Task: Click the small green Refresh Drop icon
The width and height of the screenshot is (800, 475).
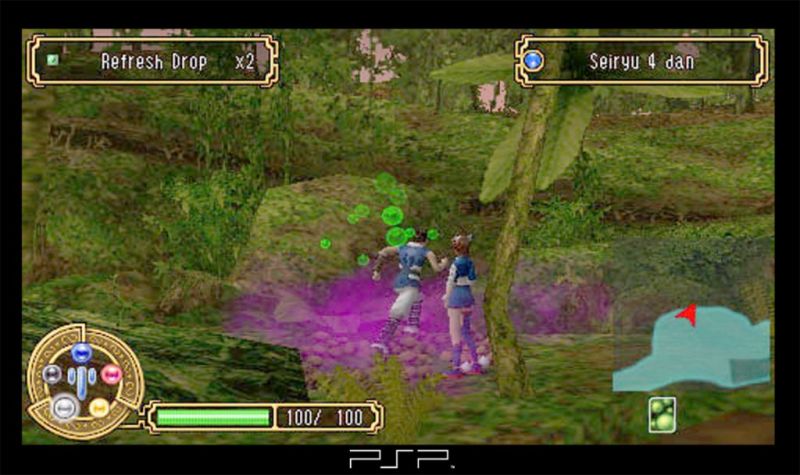Action: [x=53, y=60]
